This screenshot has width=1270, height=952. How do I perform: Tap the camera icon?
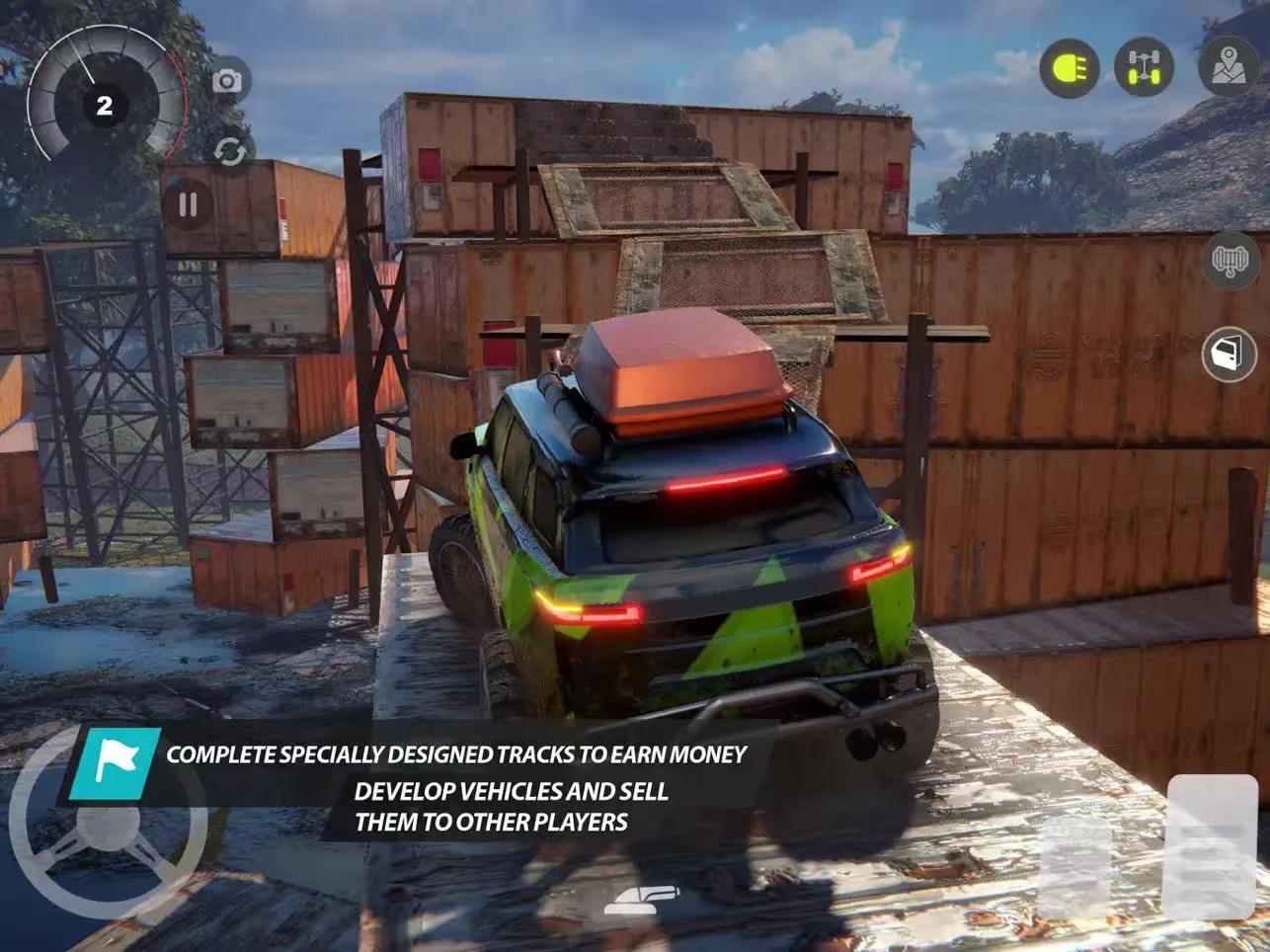click(227, 81)
